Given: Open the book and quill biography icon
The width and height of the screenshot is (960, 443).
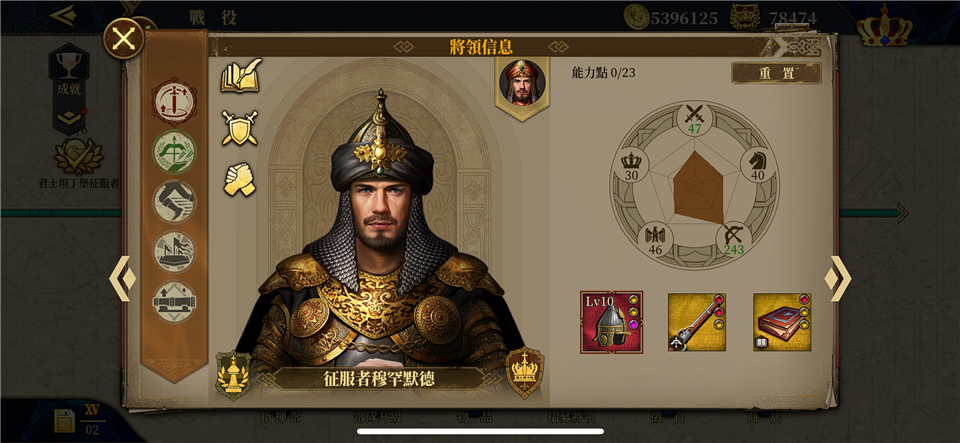Looking at the screenshot, I should tap(240, 77).
